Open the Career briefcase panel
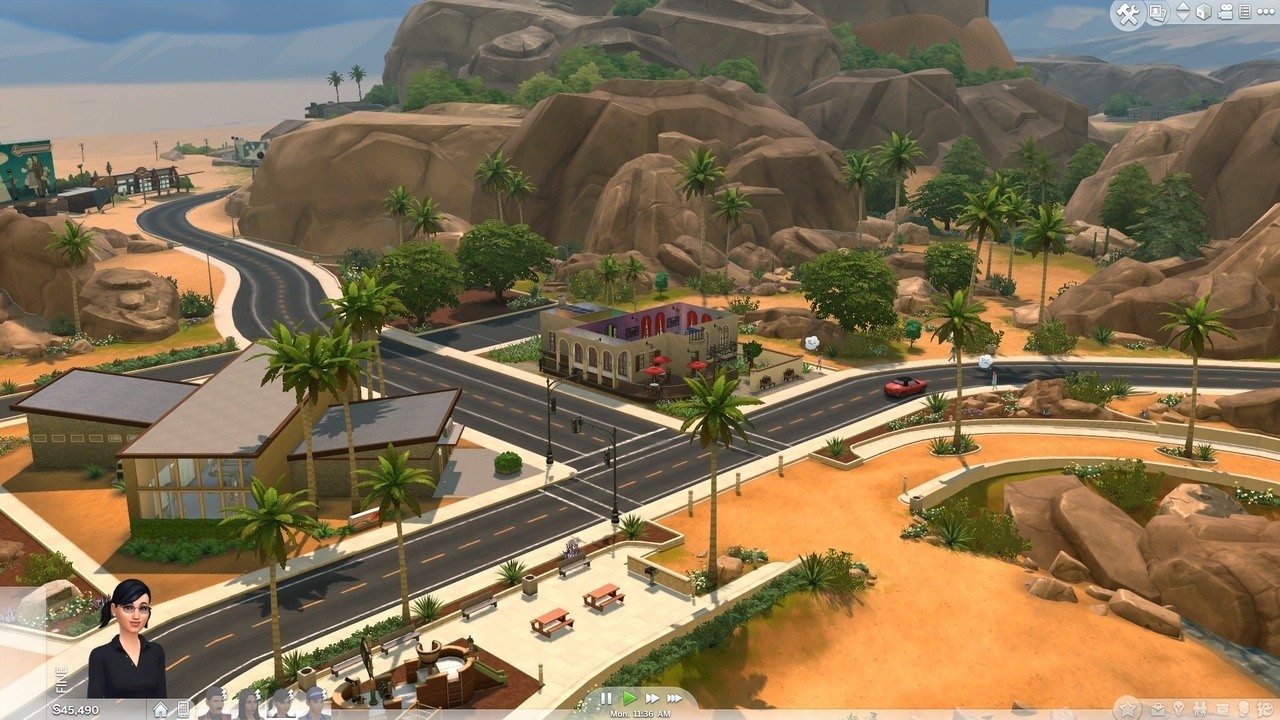Viewport: 1280px width, 720px height. [x=1157, y=709]
